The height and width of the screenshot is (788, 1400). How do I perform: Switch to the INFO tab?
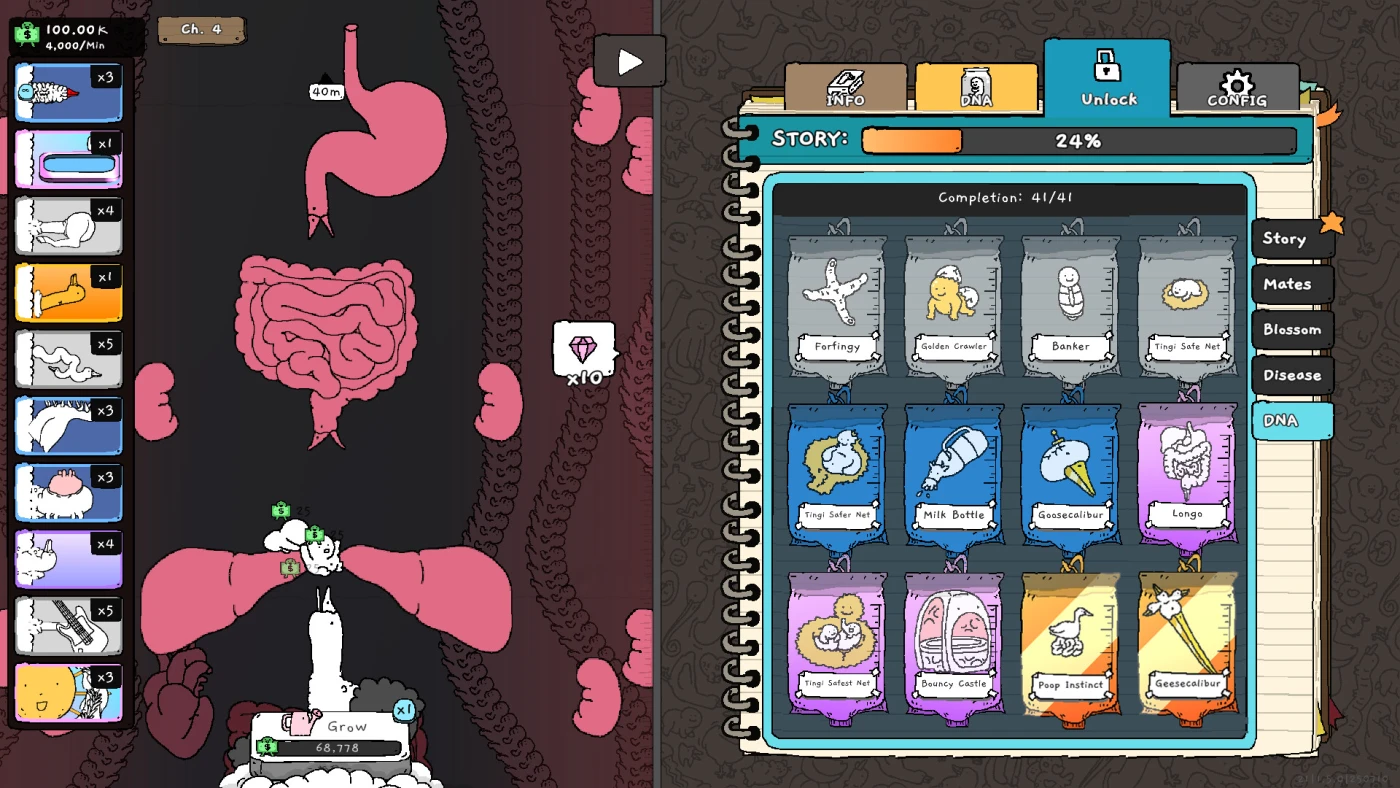click(846, 88)
